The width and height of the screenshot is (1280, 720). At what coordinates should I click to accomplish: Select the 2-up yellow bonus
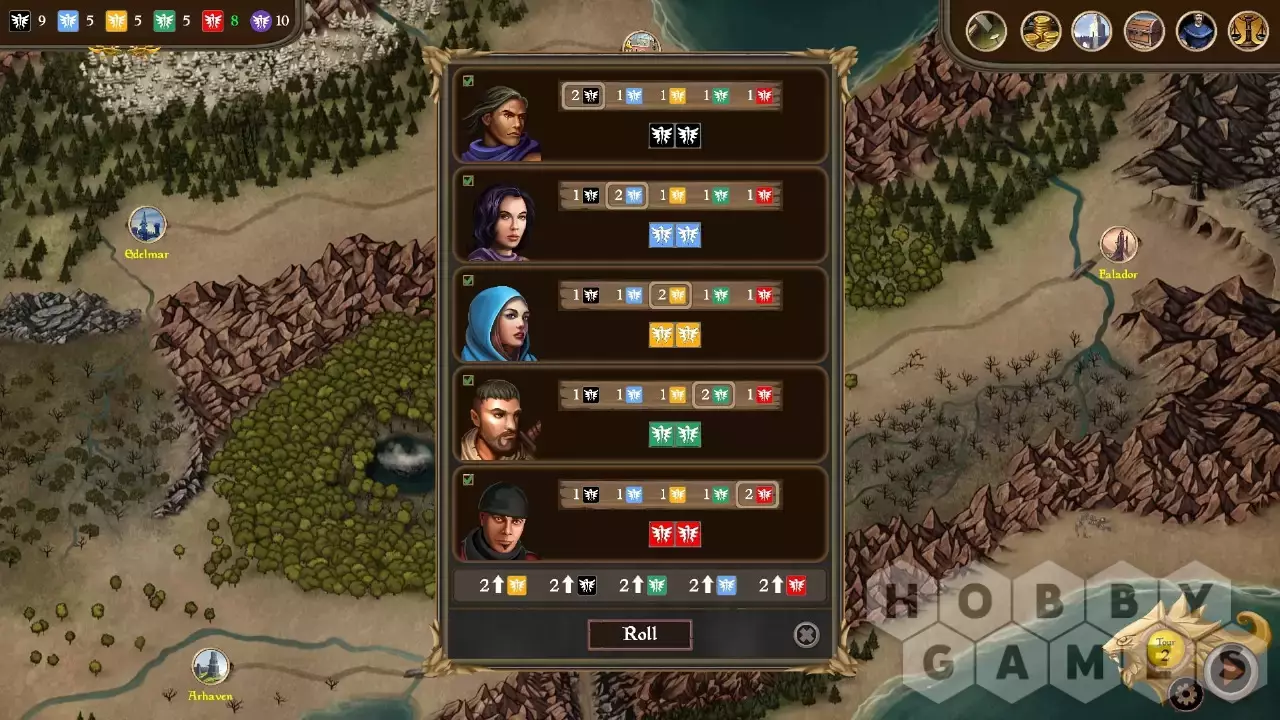503,586
